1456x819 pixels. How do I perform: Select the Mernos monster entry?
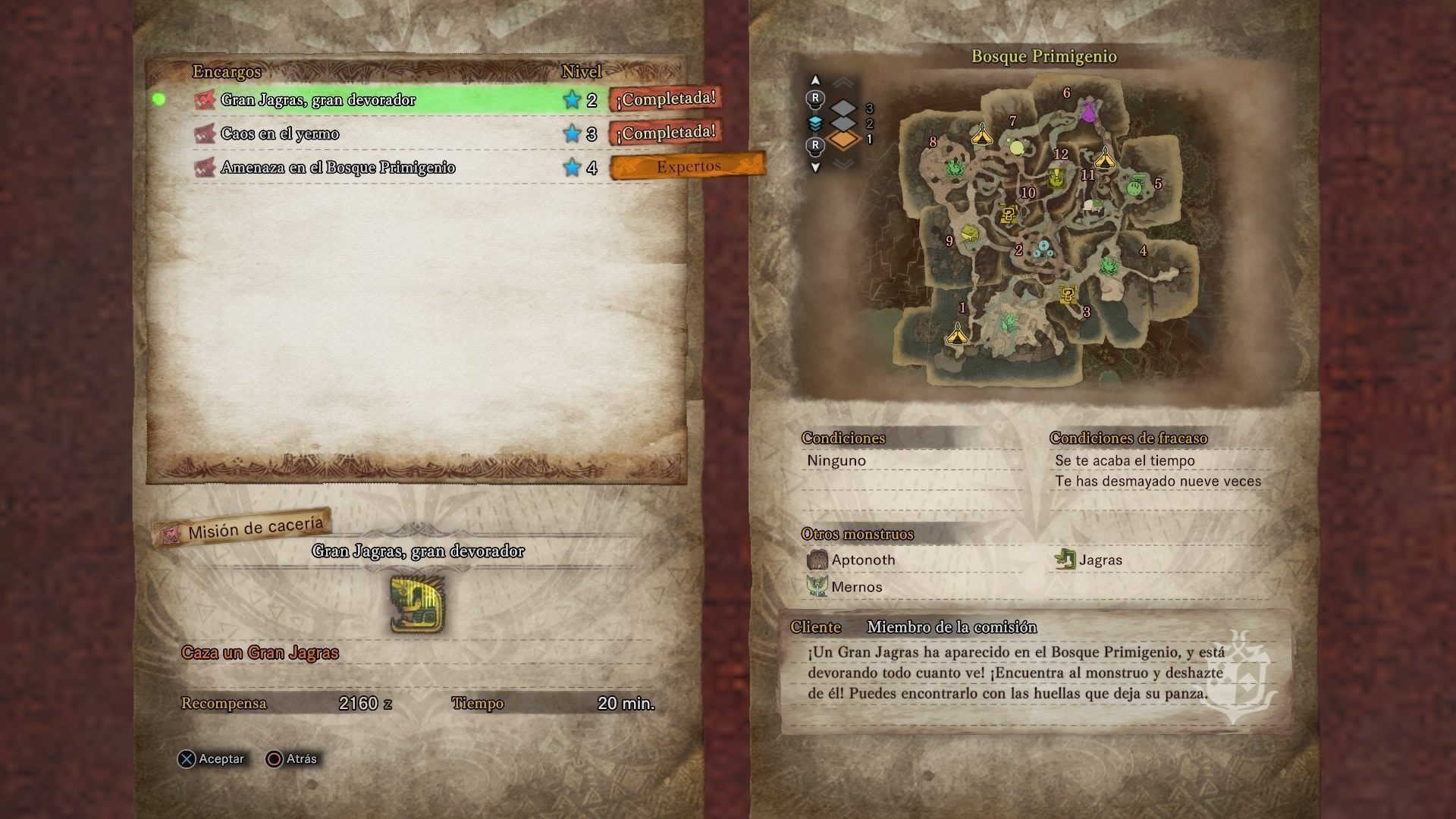(856, 587)
